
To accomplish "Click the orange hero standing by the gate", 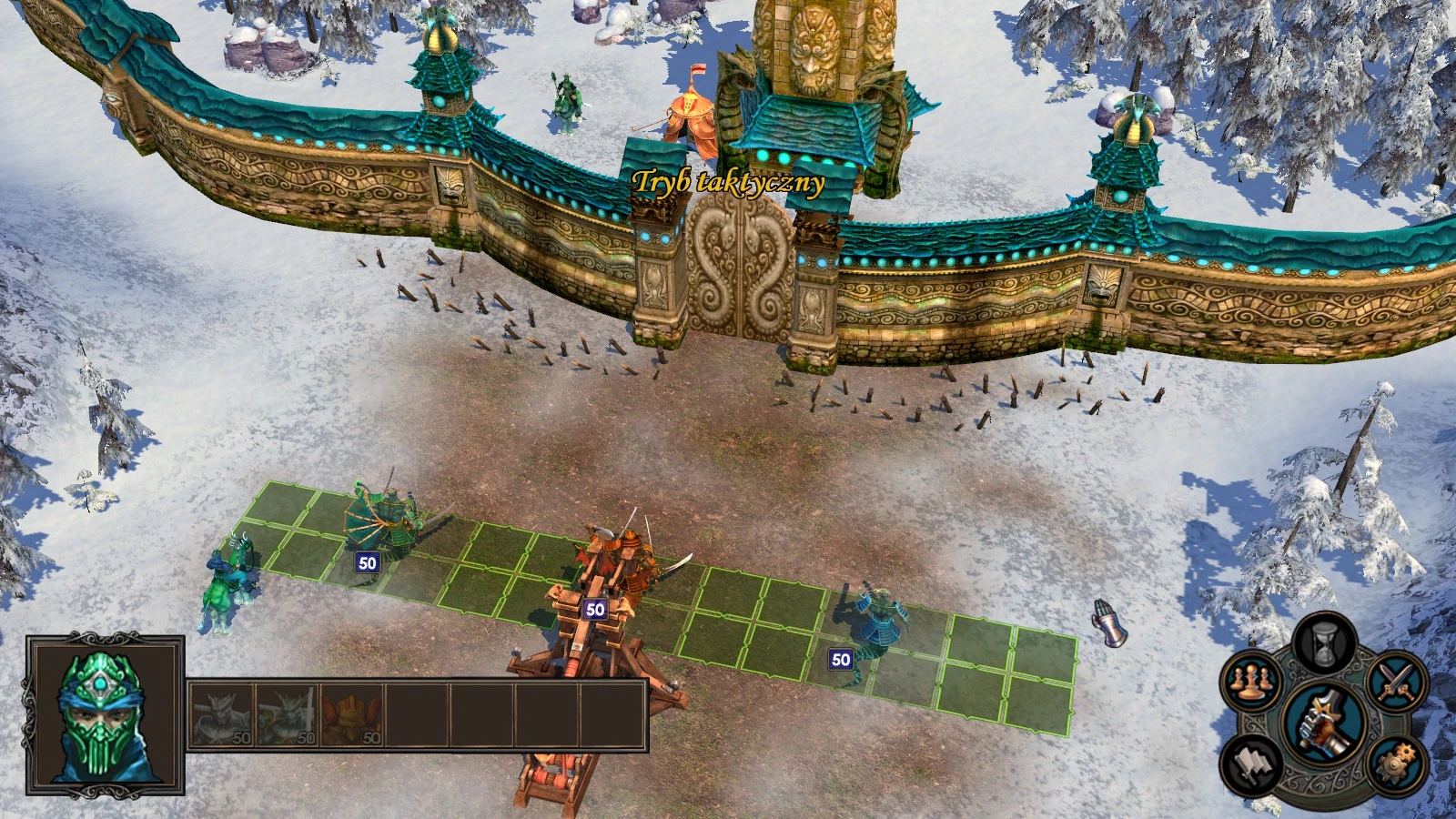I will point(689,109).
